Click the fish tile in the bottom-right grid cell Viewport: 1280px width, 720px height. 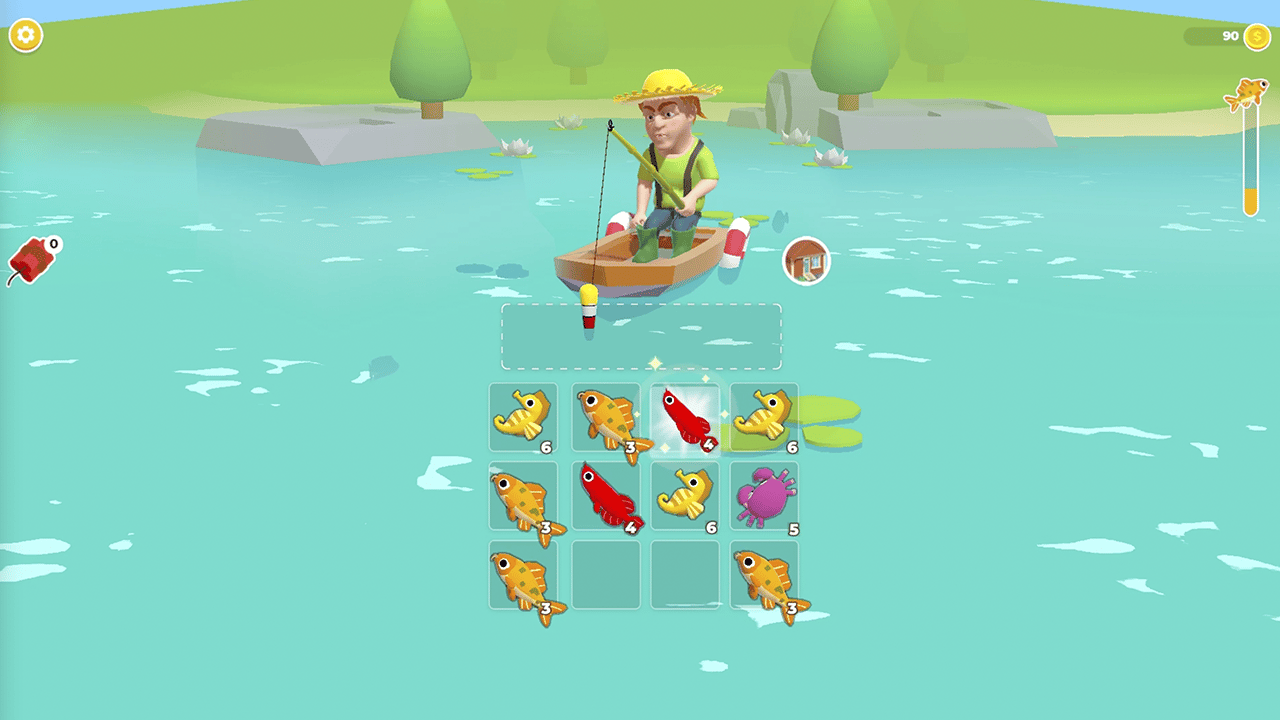764,577
